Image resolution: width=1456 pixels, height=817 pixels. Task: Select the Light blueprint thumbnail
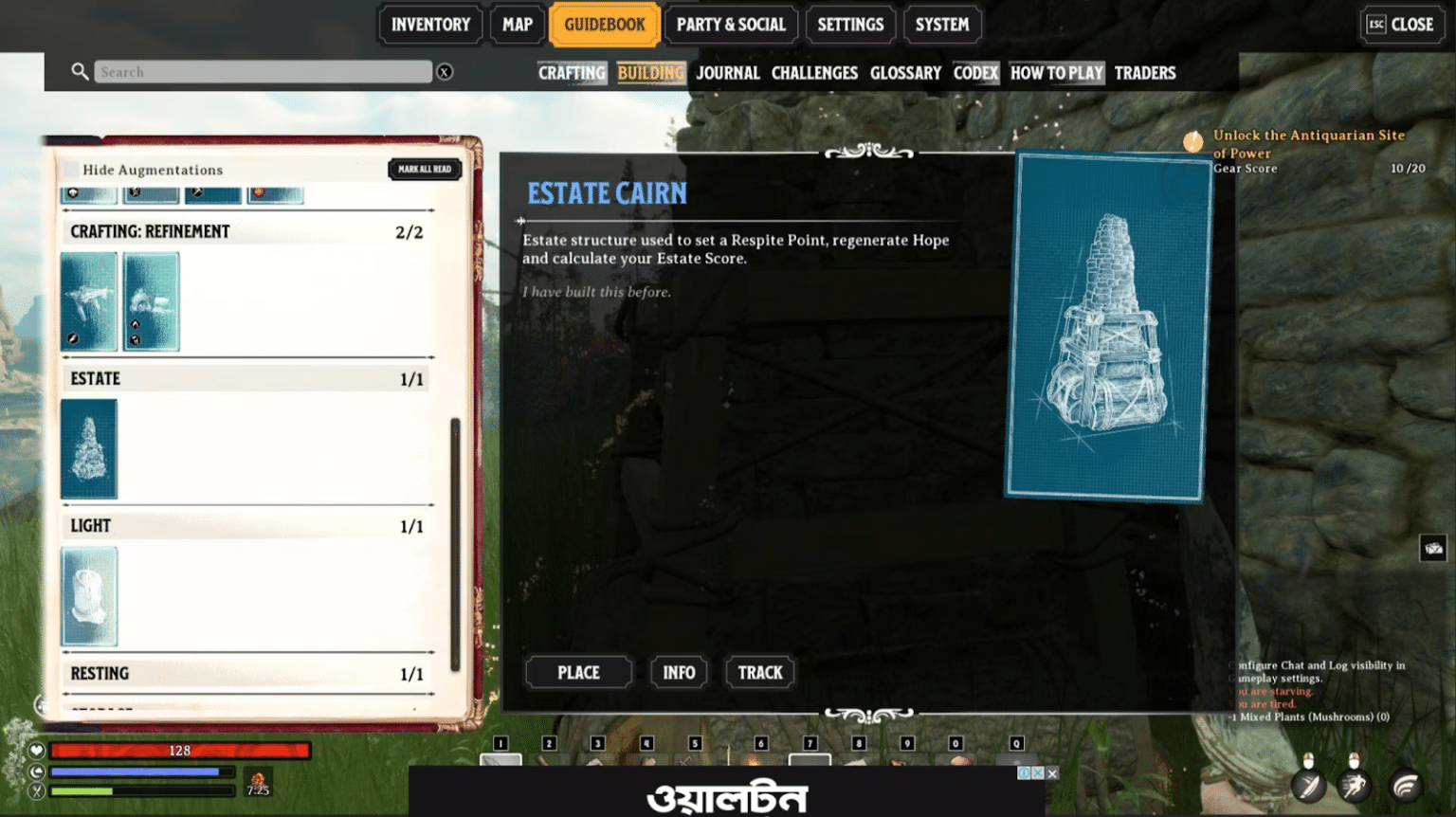coord(88,595)
